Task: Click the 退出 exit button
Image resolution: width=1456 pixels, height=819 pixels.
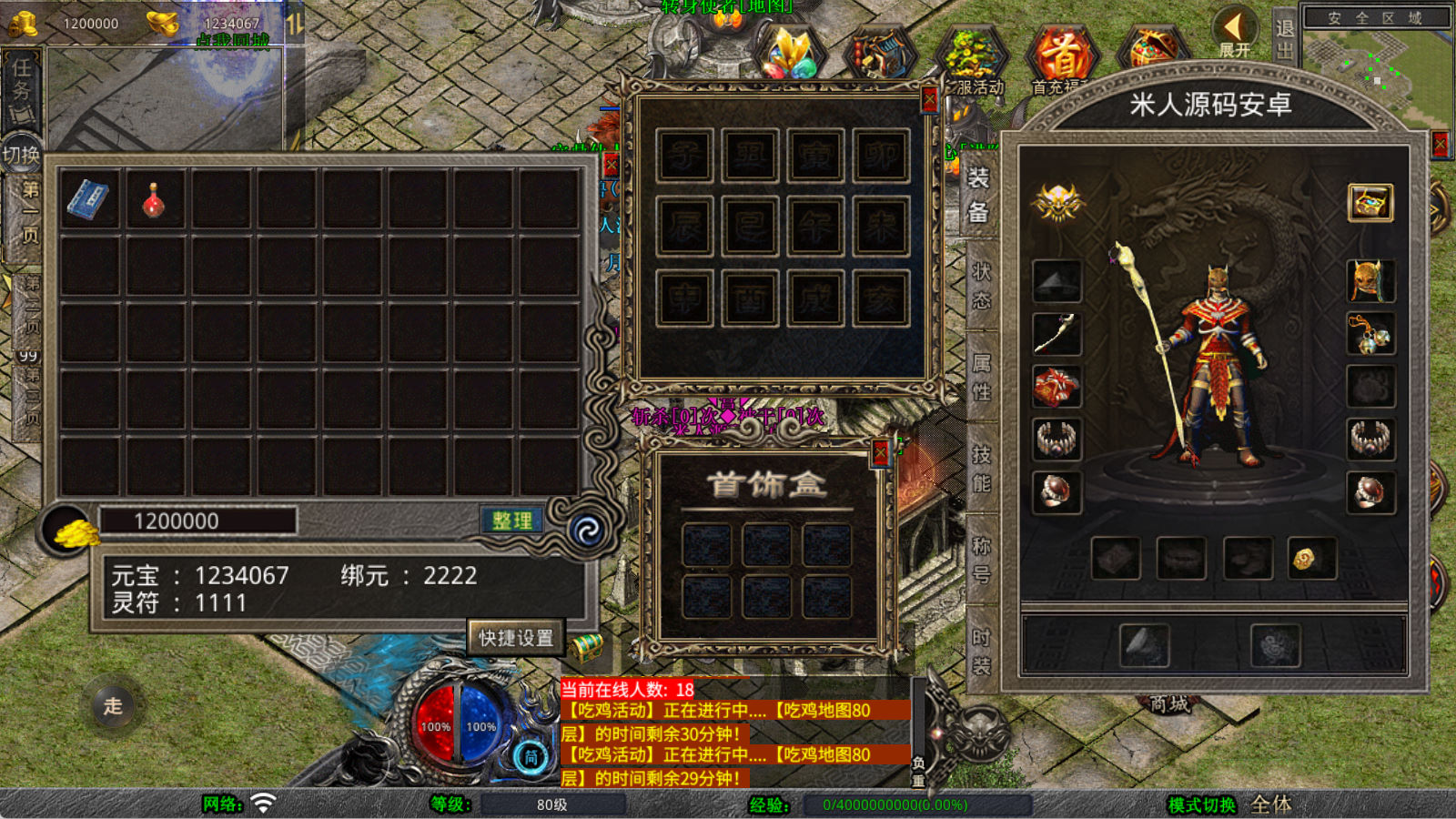Action: tap(1284, 38)
